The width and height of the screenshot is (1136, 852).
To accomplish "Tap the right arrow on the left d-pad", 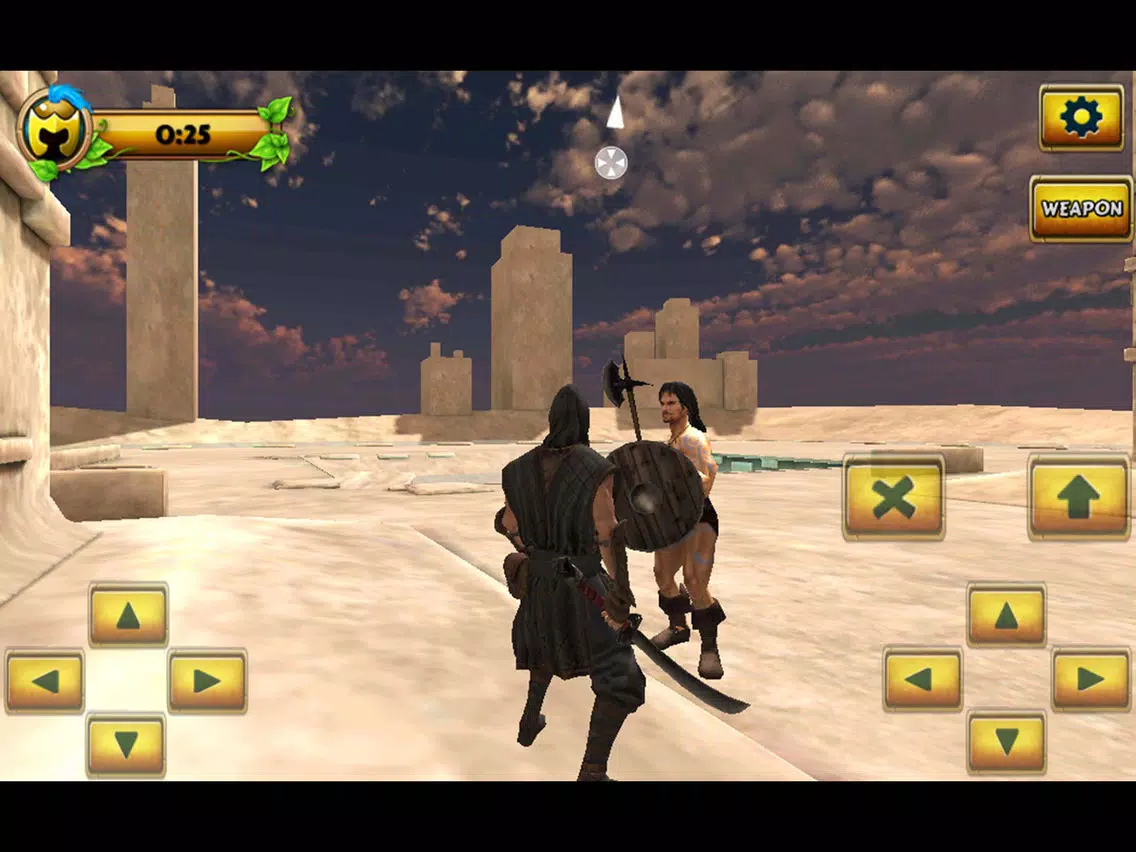I will tap(207, 681).
